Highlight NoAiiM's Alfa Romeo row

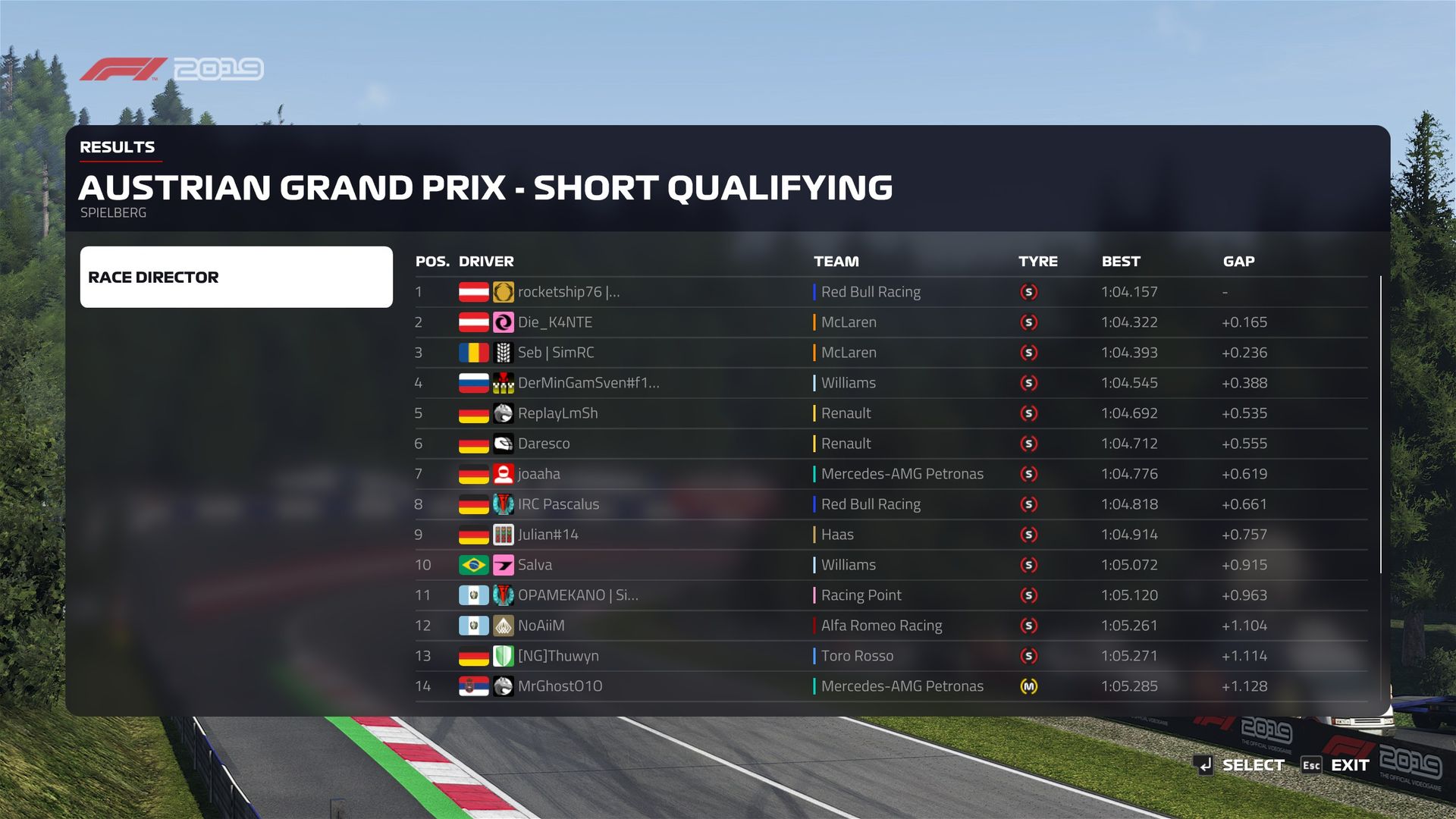(541, 626)
